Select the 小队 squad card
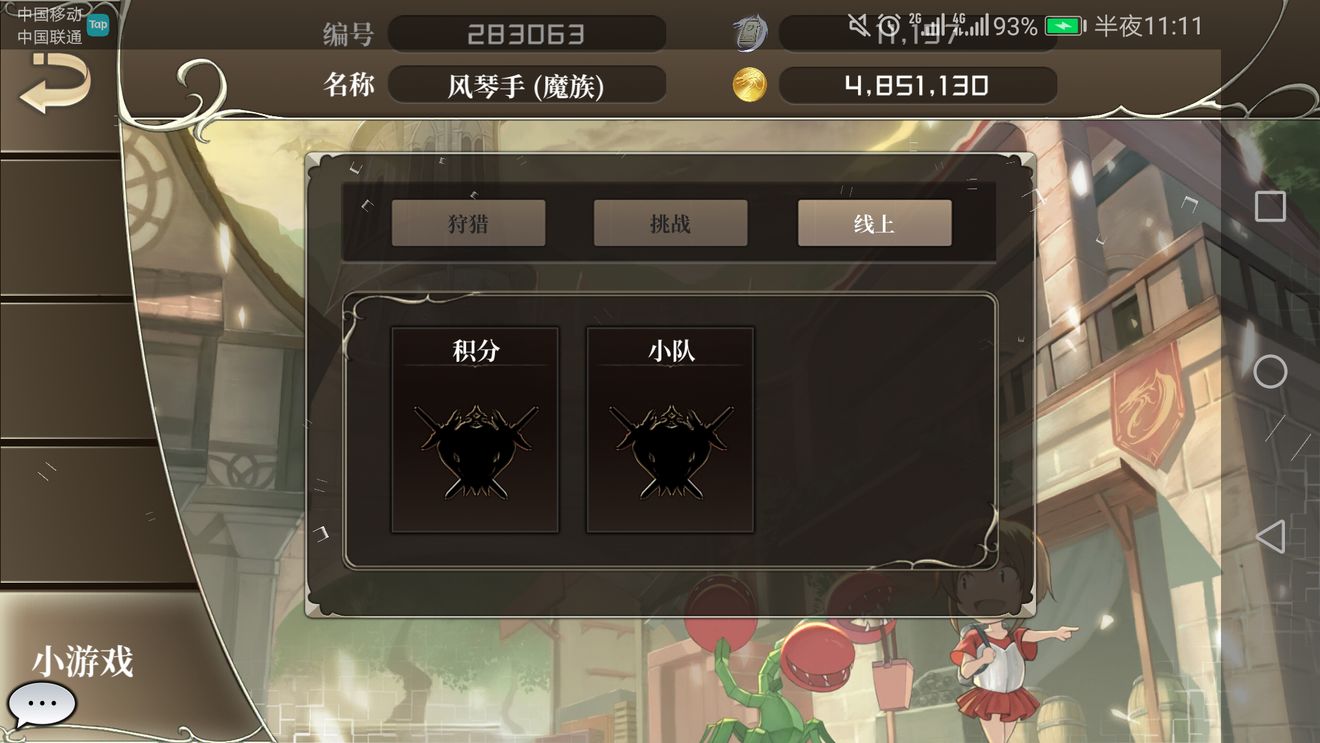The width and height of the screenshot is (1320, 743). point(668,430)
